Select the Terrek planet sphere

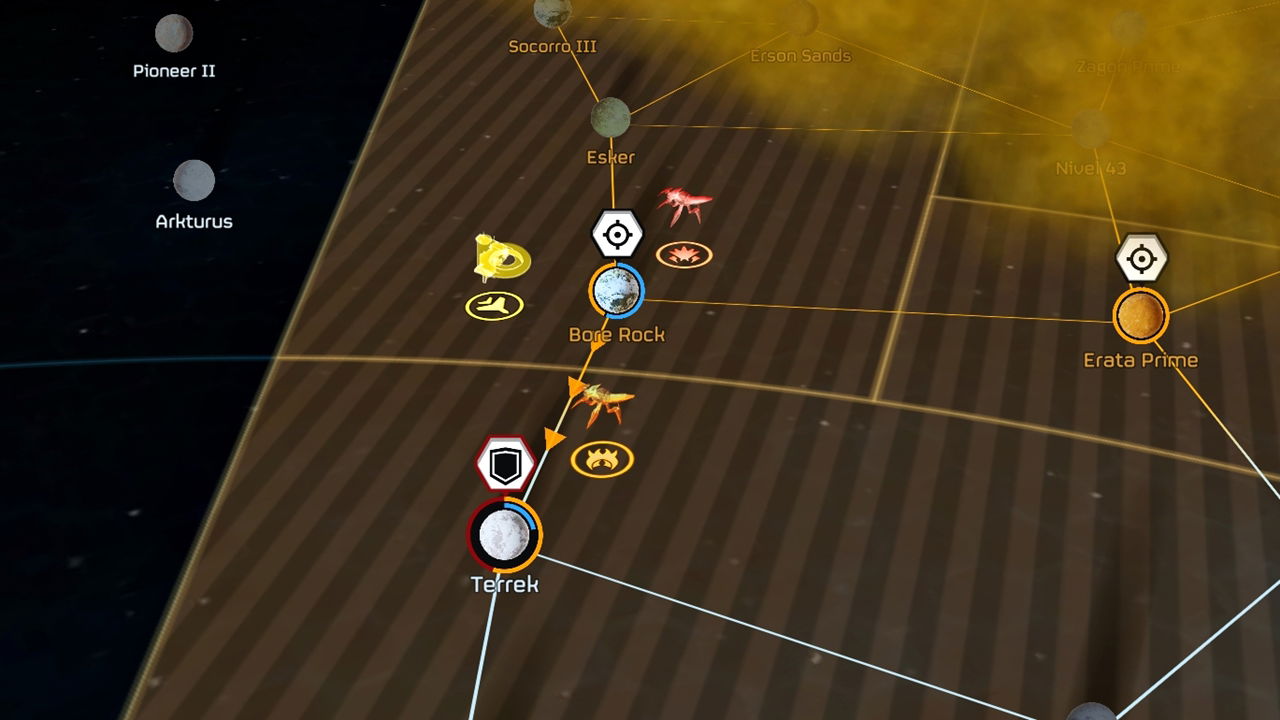click(x=503, y=537)
